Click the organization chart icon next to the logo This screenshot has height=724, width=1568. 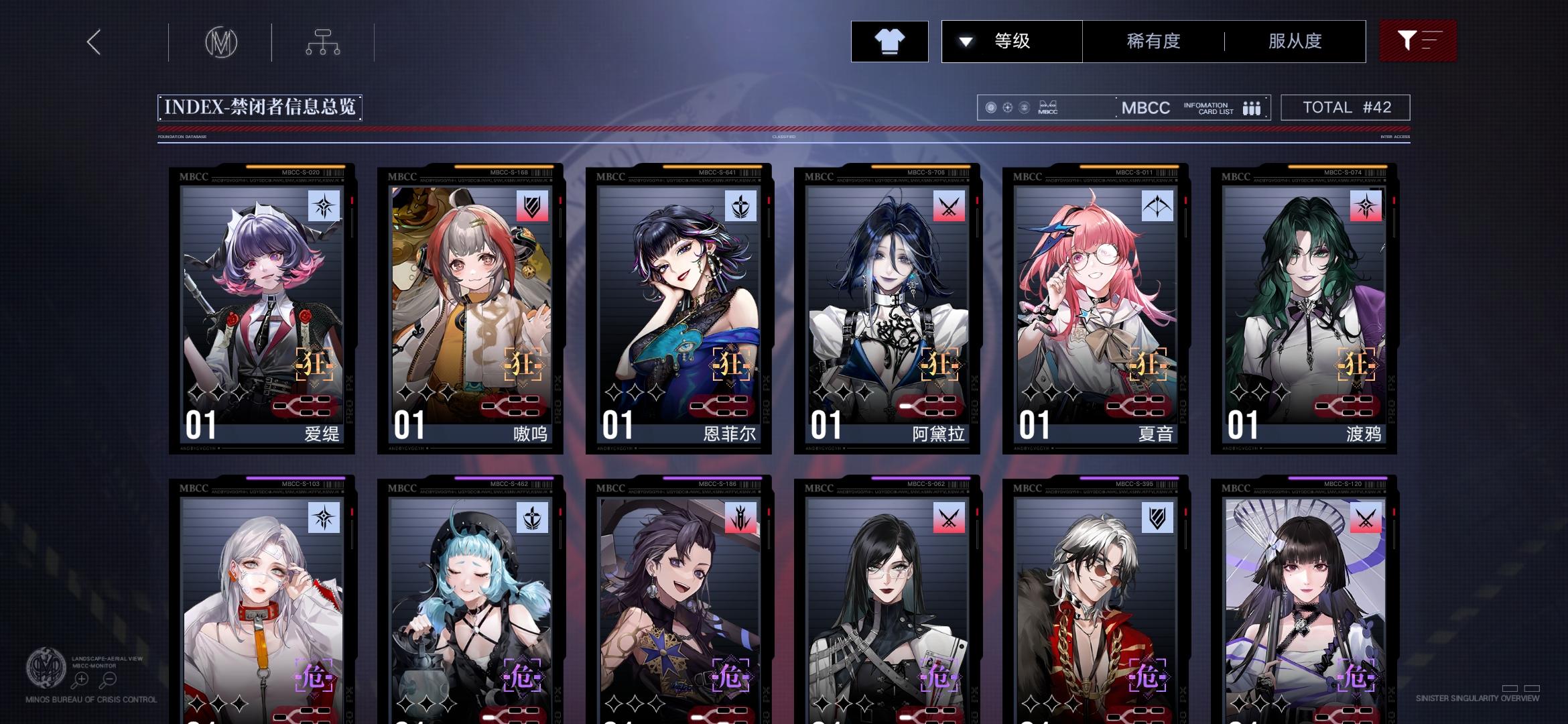pos(324,42)
